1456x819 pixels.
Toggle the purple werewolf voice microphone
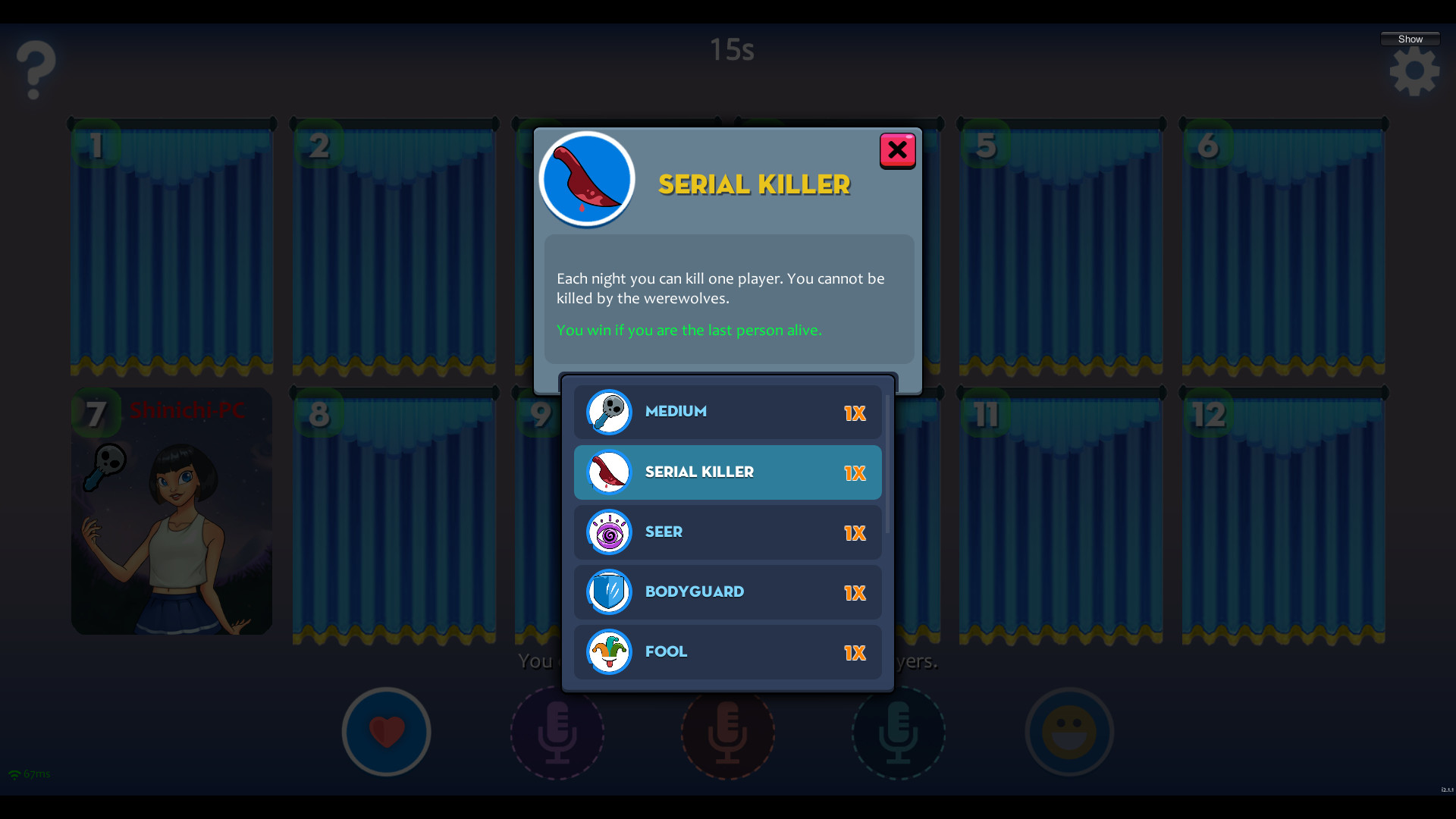tap(557, 733)
